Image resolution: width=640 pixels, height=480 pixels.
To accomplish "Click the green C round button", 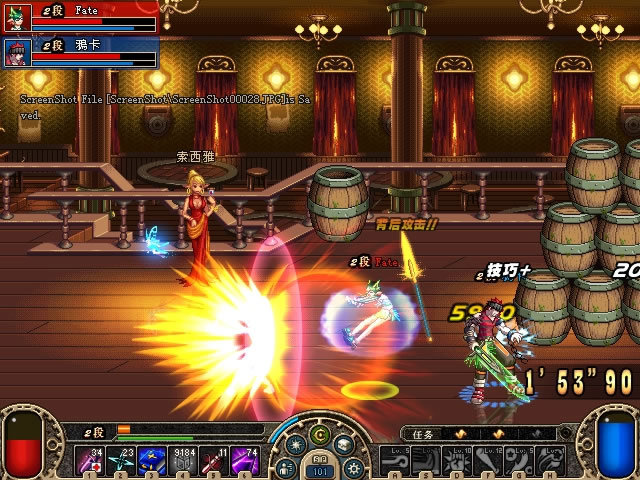I will tap(319, 436).
